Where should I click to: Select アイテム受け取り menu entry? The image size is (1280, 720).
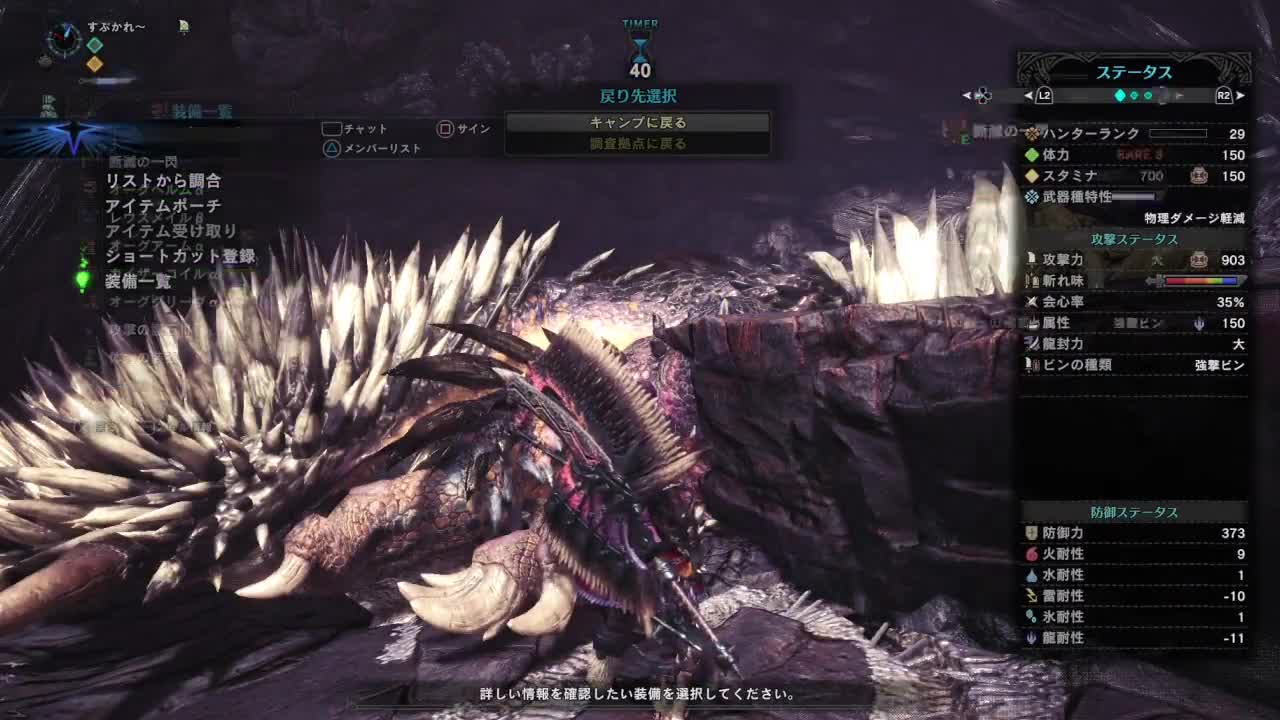point(171,231)
